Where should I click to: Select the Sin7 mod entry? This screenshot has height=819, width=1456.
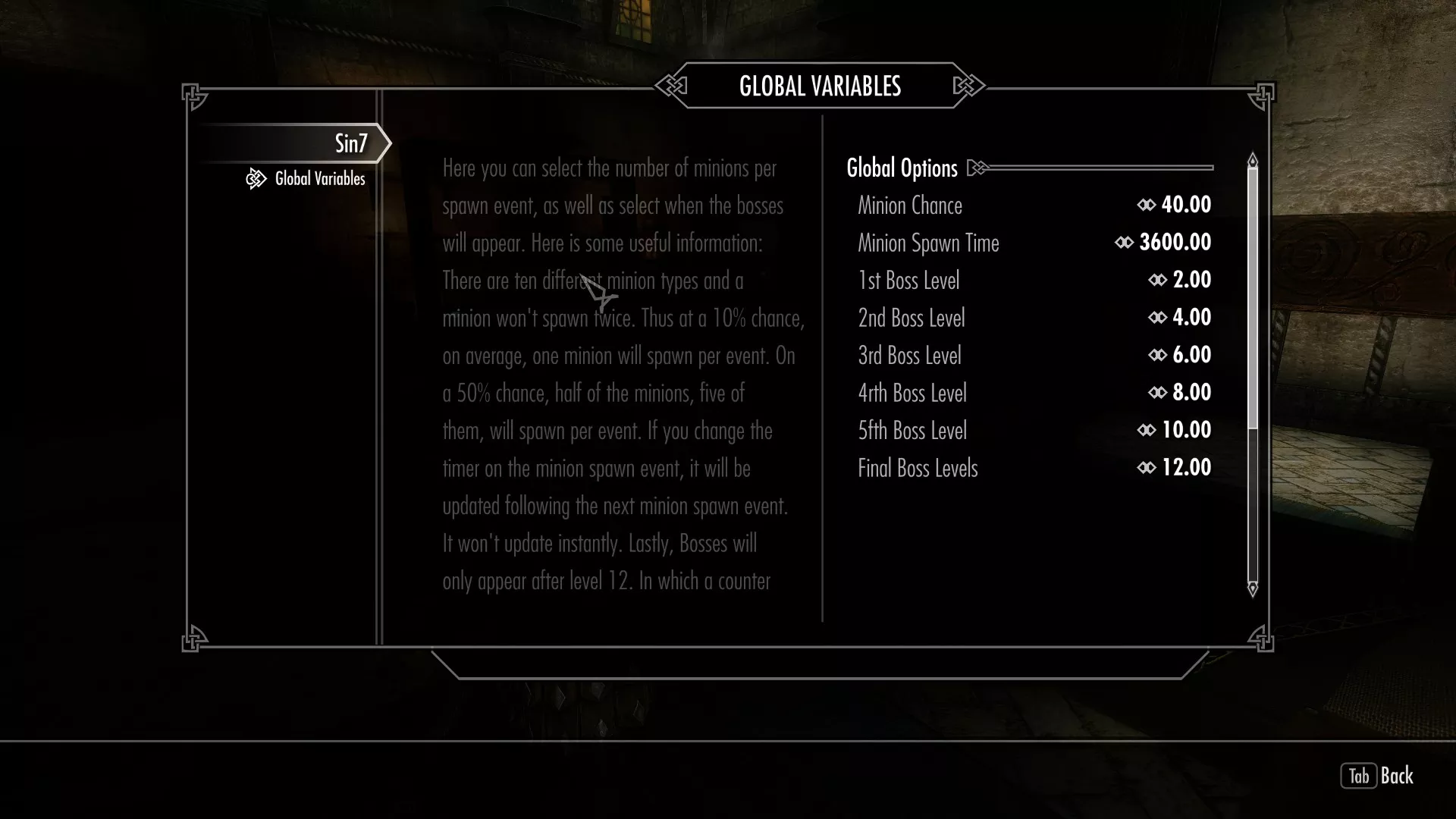click(x=350, y=143)
